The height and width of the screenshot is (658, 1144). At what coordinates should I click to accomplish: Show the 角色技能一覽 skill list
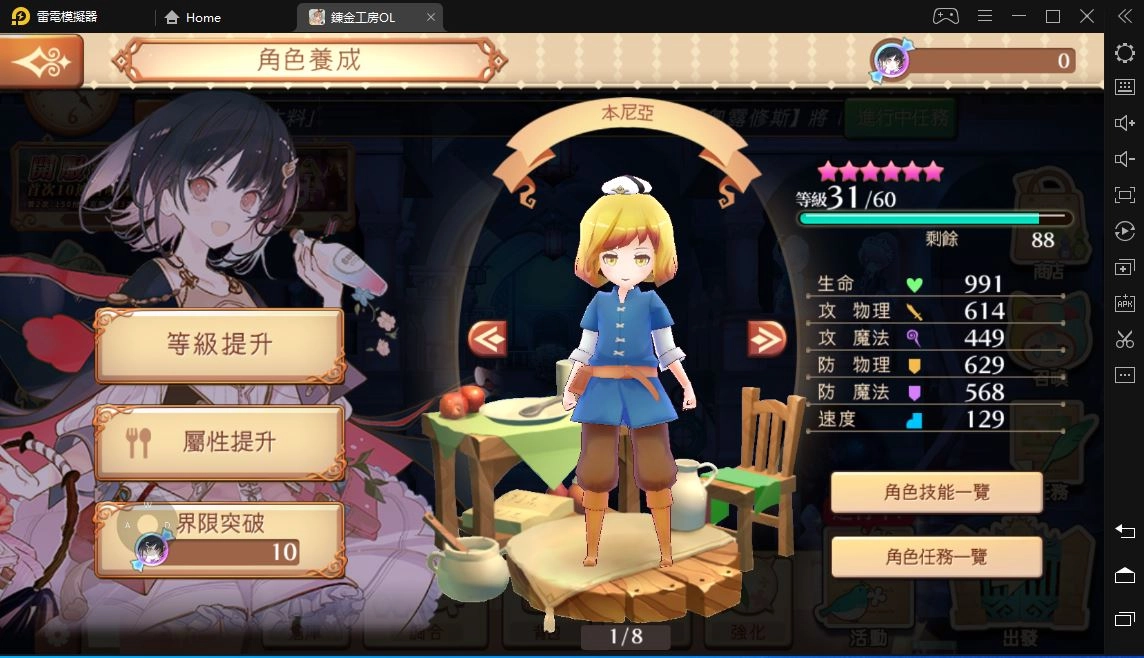936,492
